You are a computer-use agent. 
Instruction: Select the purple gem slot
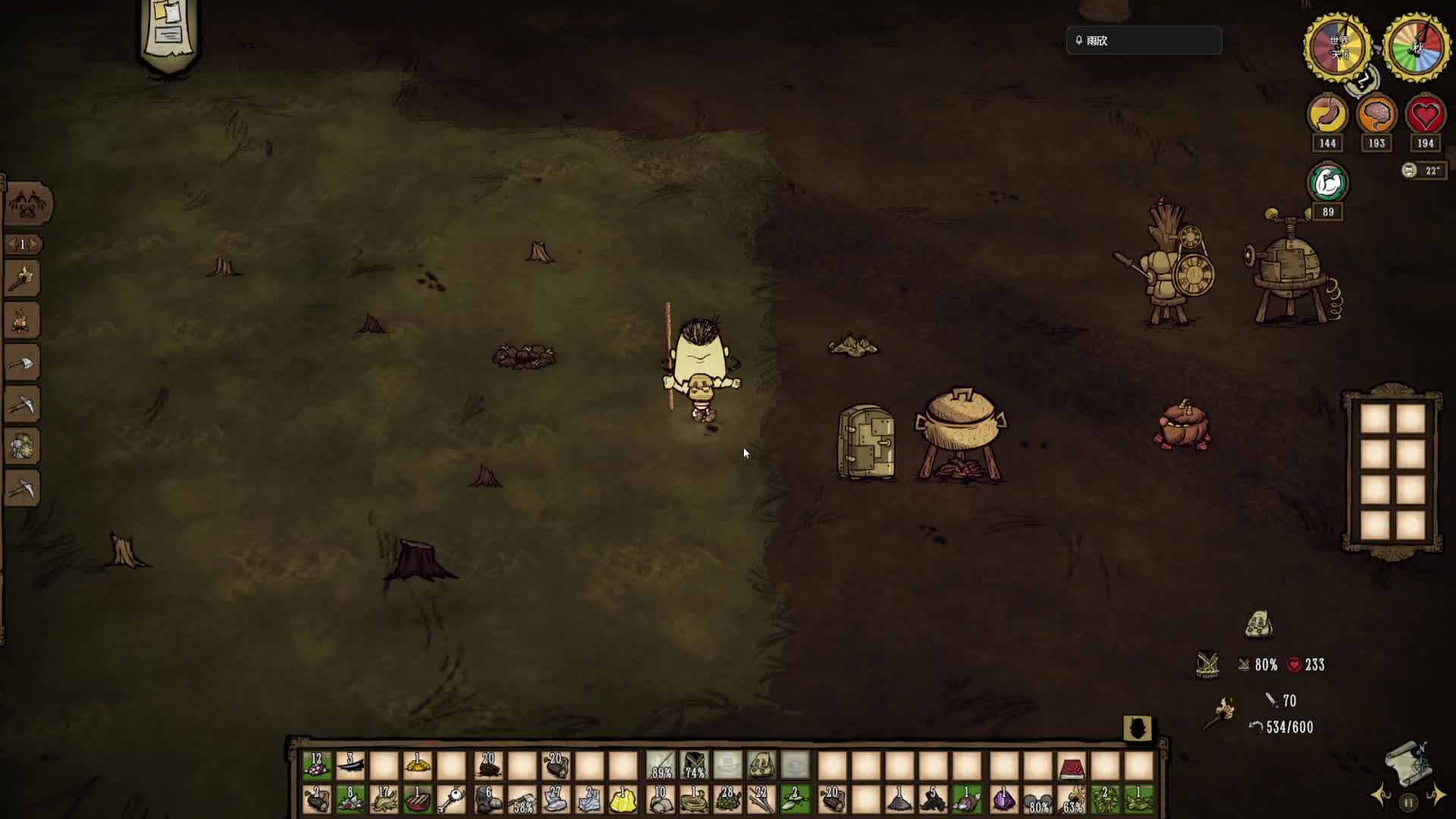click(1003, 800)
